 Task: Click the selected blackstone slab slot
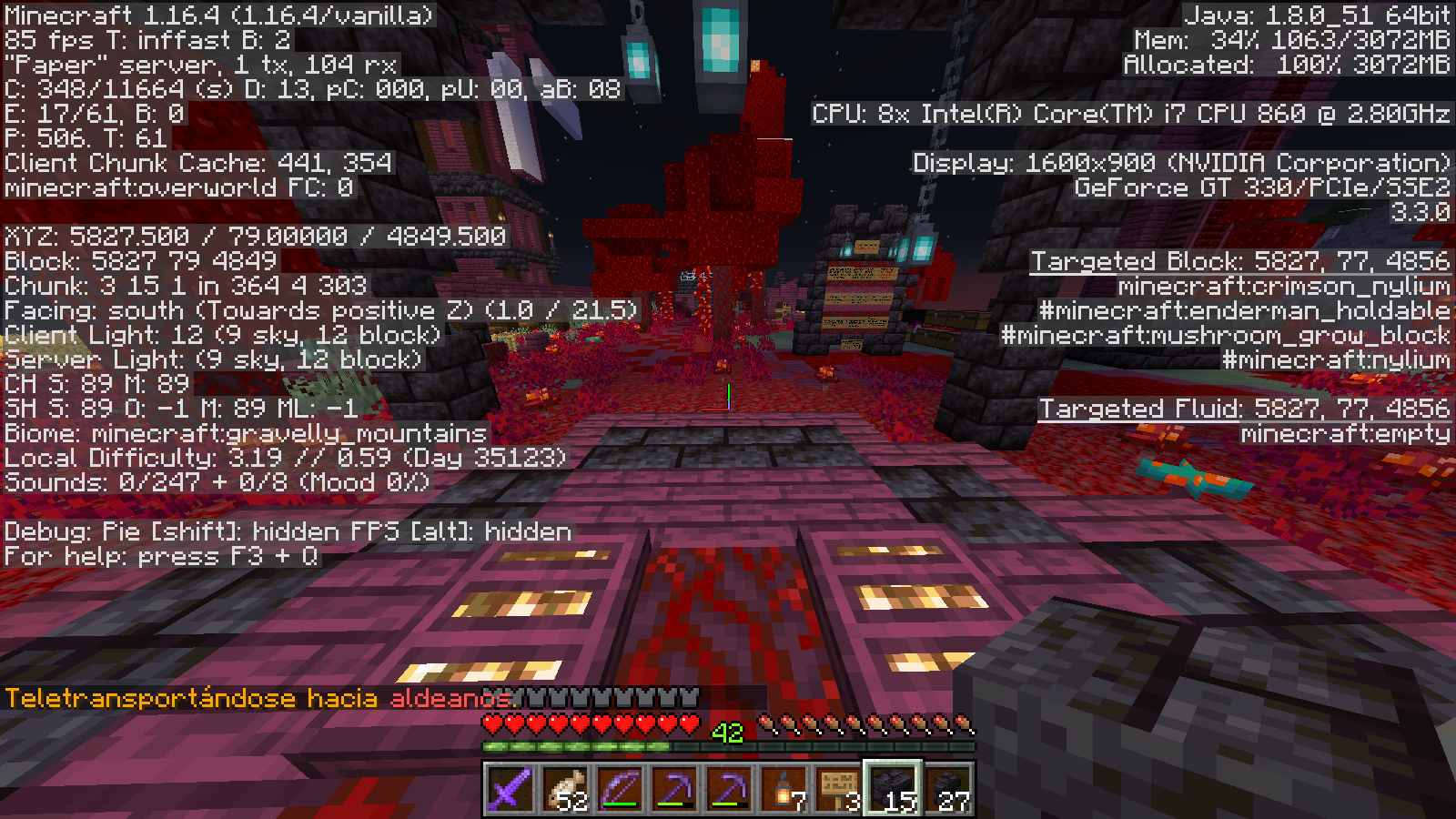click(893, 788)
